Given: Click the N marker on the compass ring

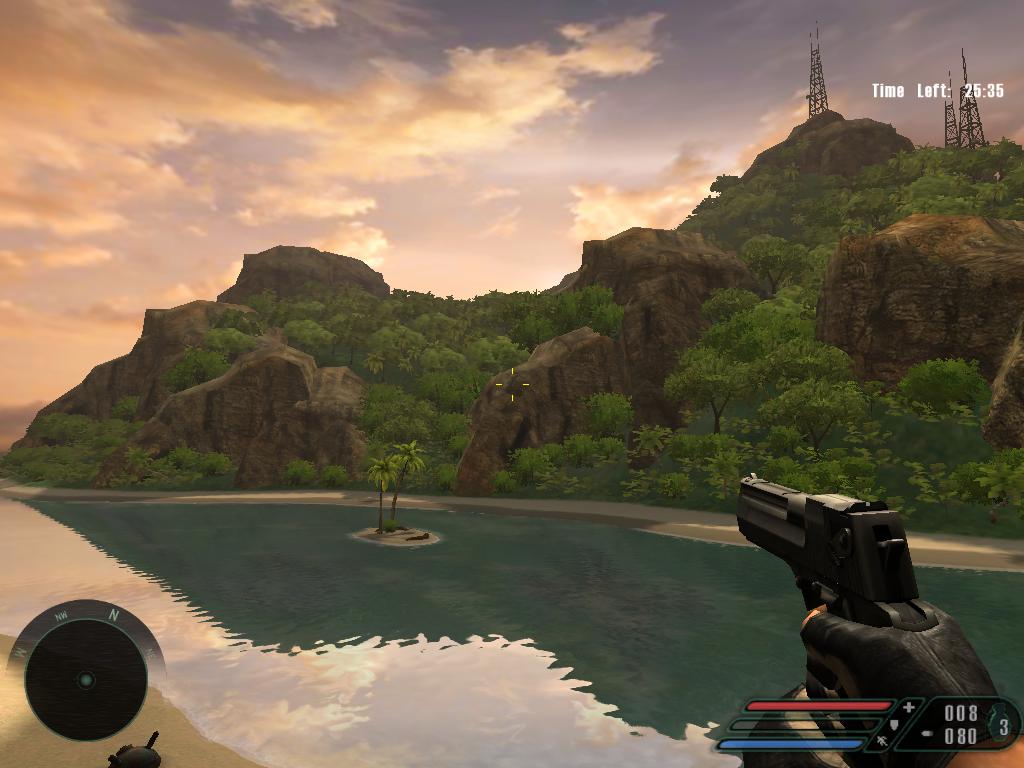Looking at the screenshot, I should tap(114, 614).
